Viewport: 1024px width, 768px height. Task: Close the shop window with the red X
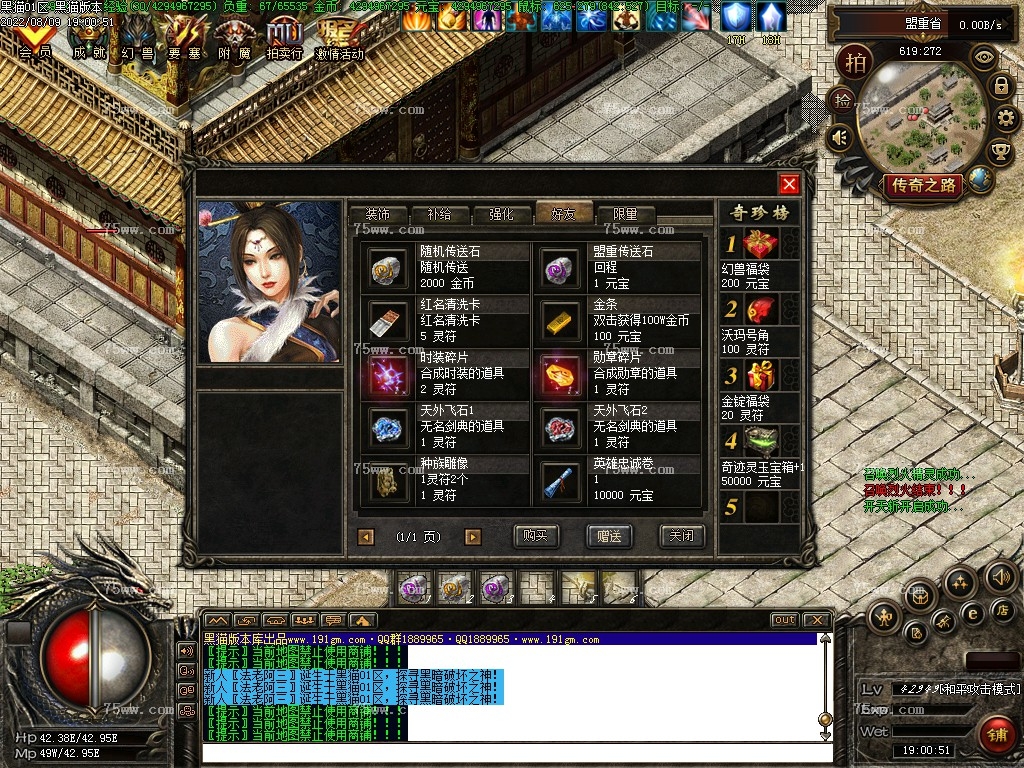tap(789, 184)
